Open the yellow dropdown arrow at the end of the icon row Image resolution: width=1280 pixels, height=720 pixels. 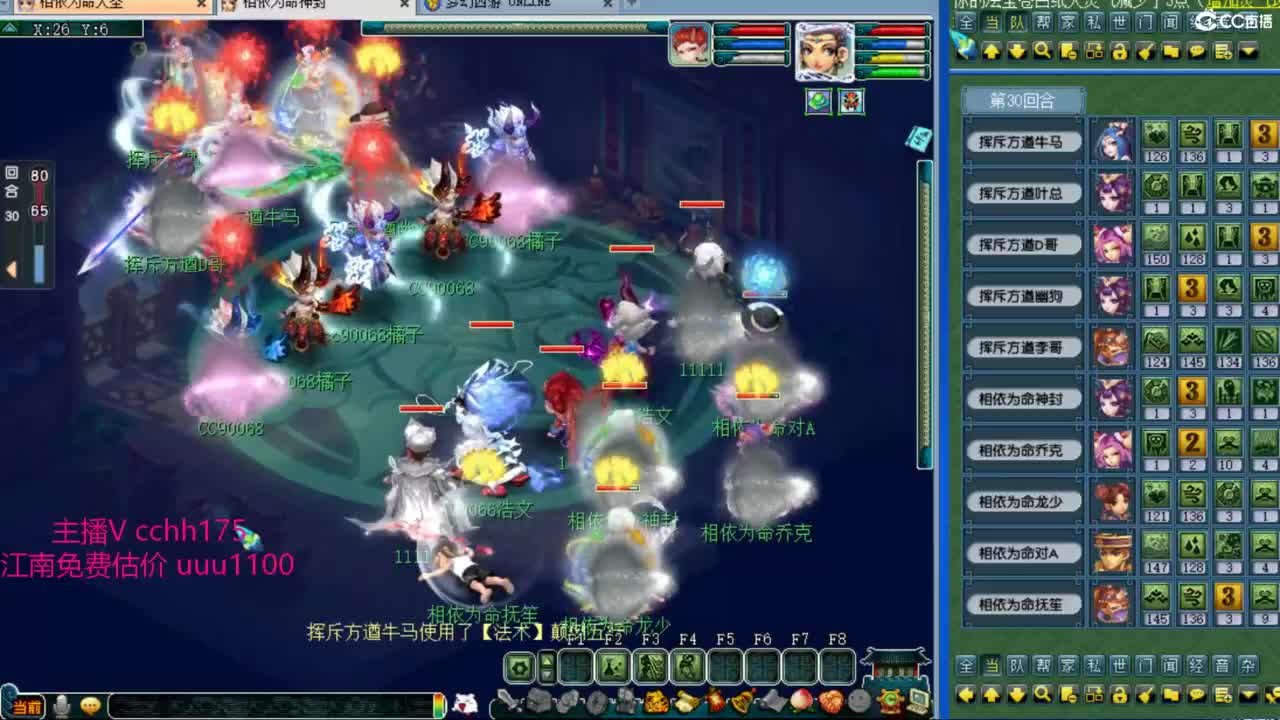coord(1249,693)
